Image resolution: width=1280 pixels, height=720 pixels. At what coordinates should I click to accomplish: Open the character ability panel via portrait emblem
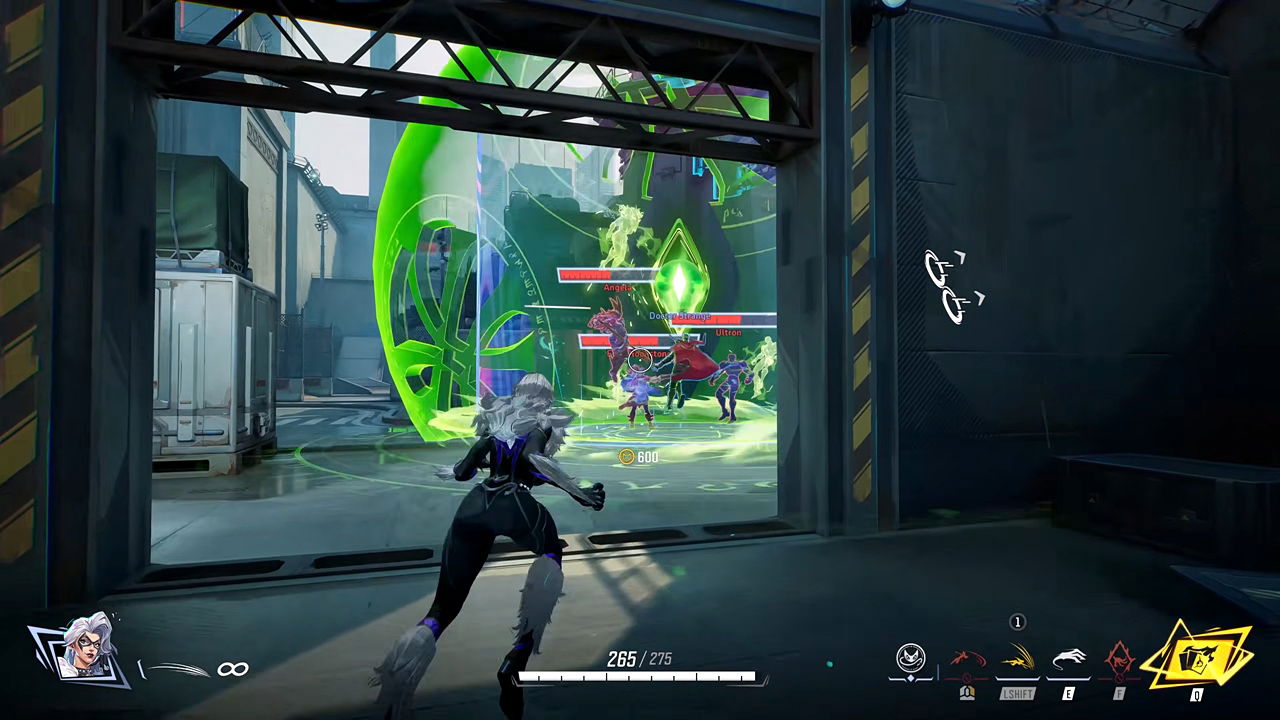click(910, 655)
